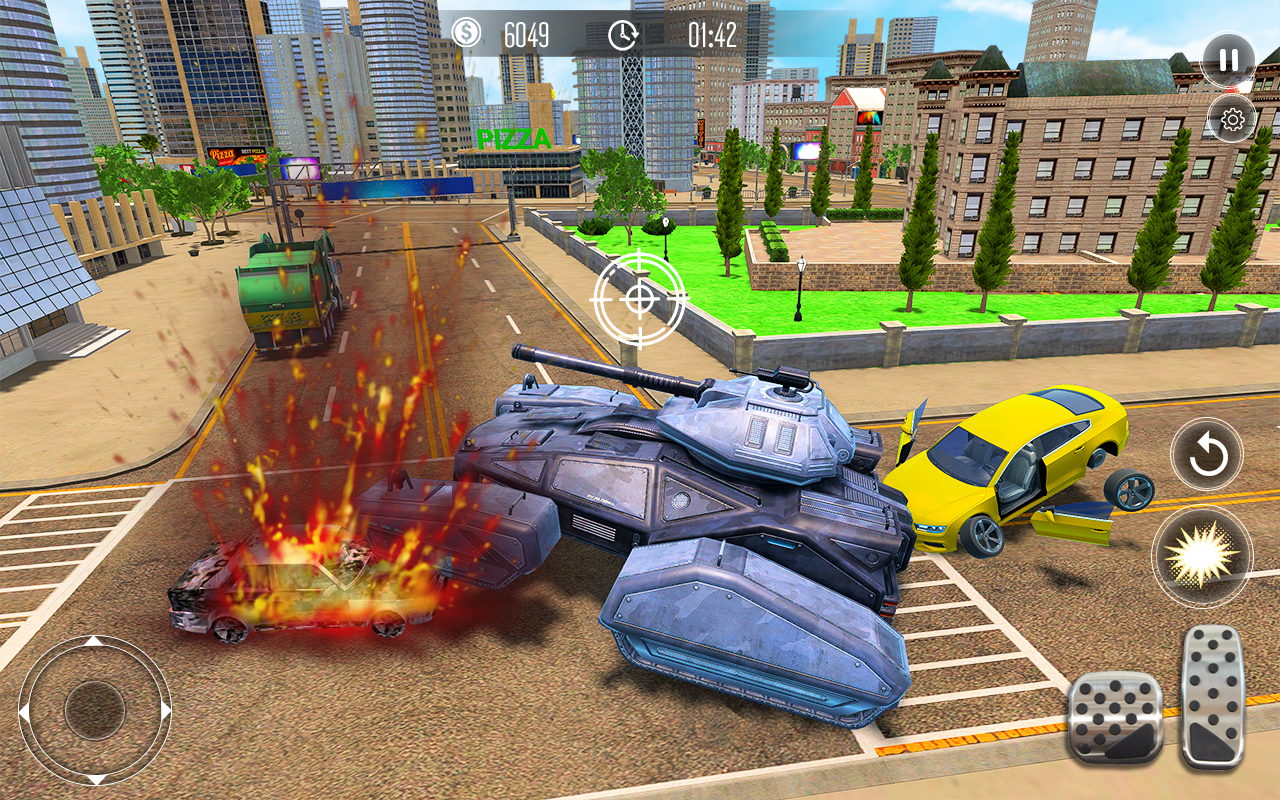Hit the tall accelerator pedal
The image size is (1280, 800).
(x=1212, y=696)
